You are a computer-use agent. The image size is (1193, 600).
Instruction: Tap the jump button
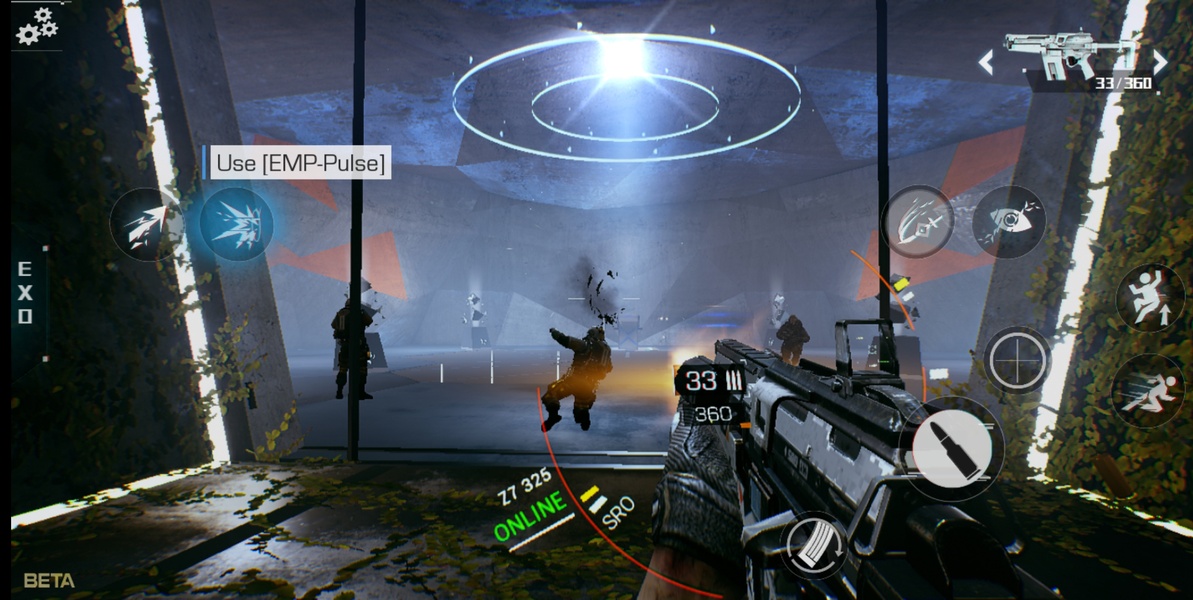[1150, 297]
